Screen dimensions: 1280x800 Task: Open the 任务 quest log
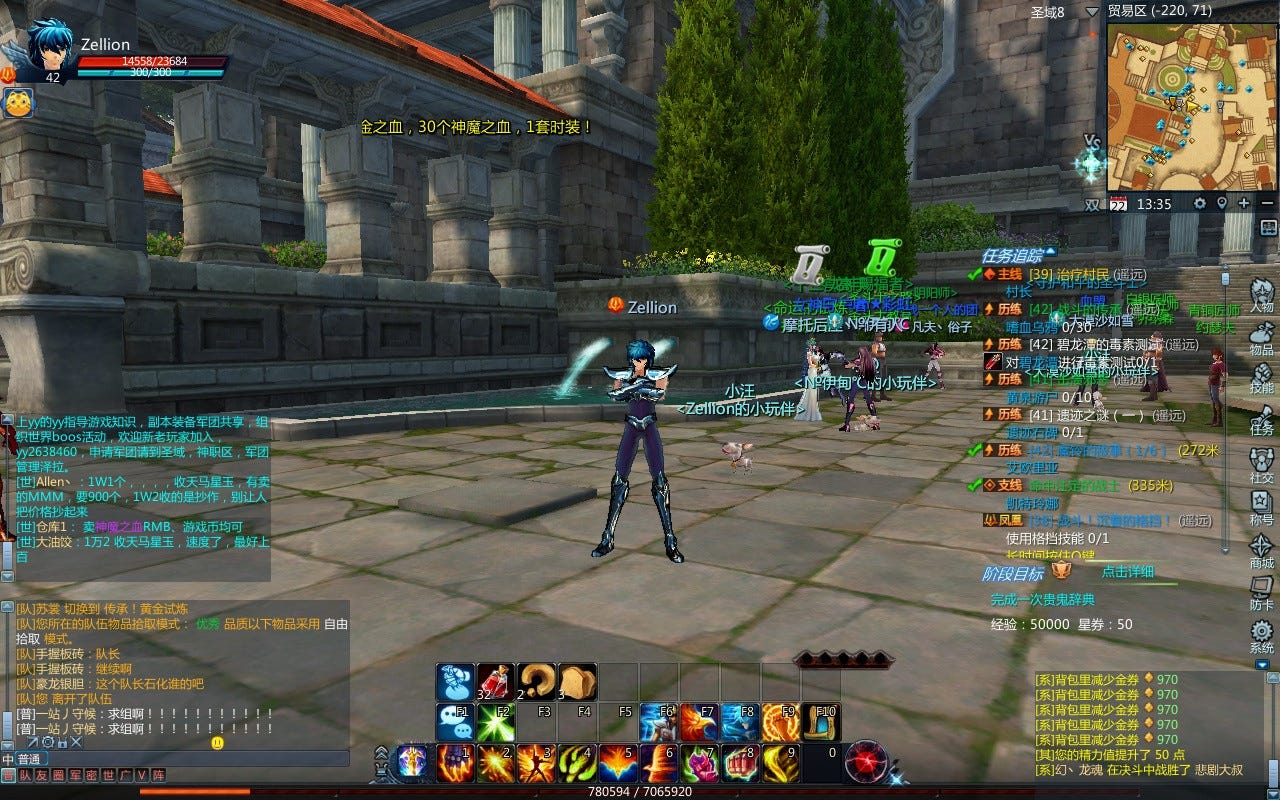pos(1261,417)
